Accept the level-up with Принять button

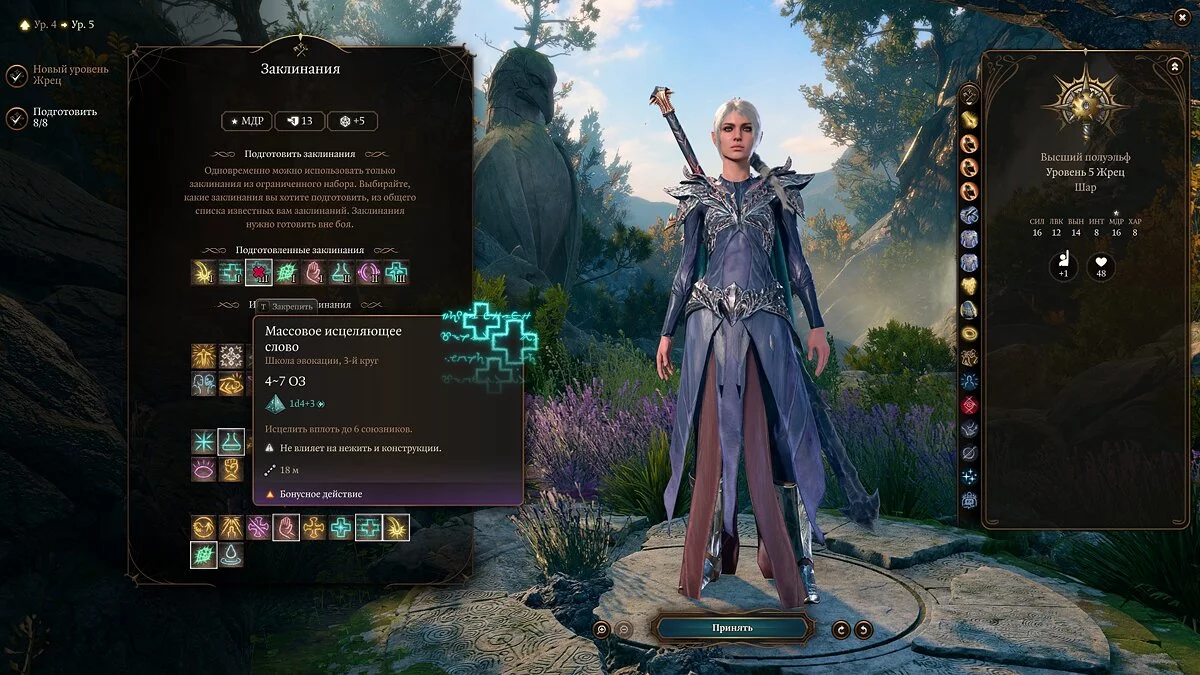pos(732,628)
